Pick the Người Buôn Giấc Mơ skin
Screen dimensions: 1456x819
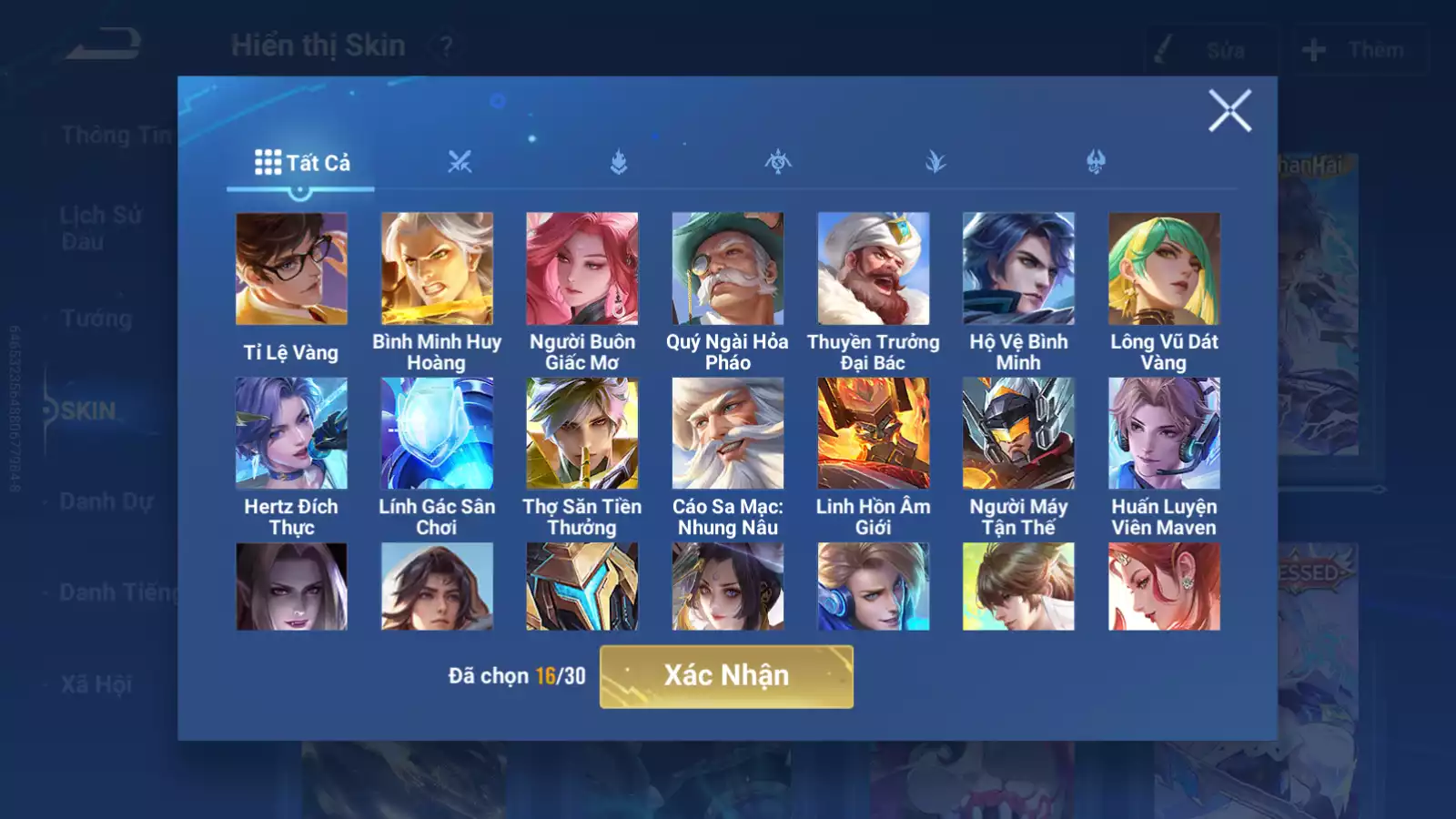click(582, 269)
